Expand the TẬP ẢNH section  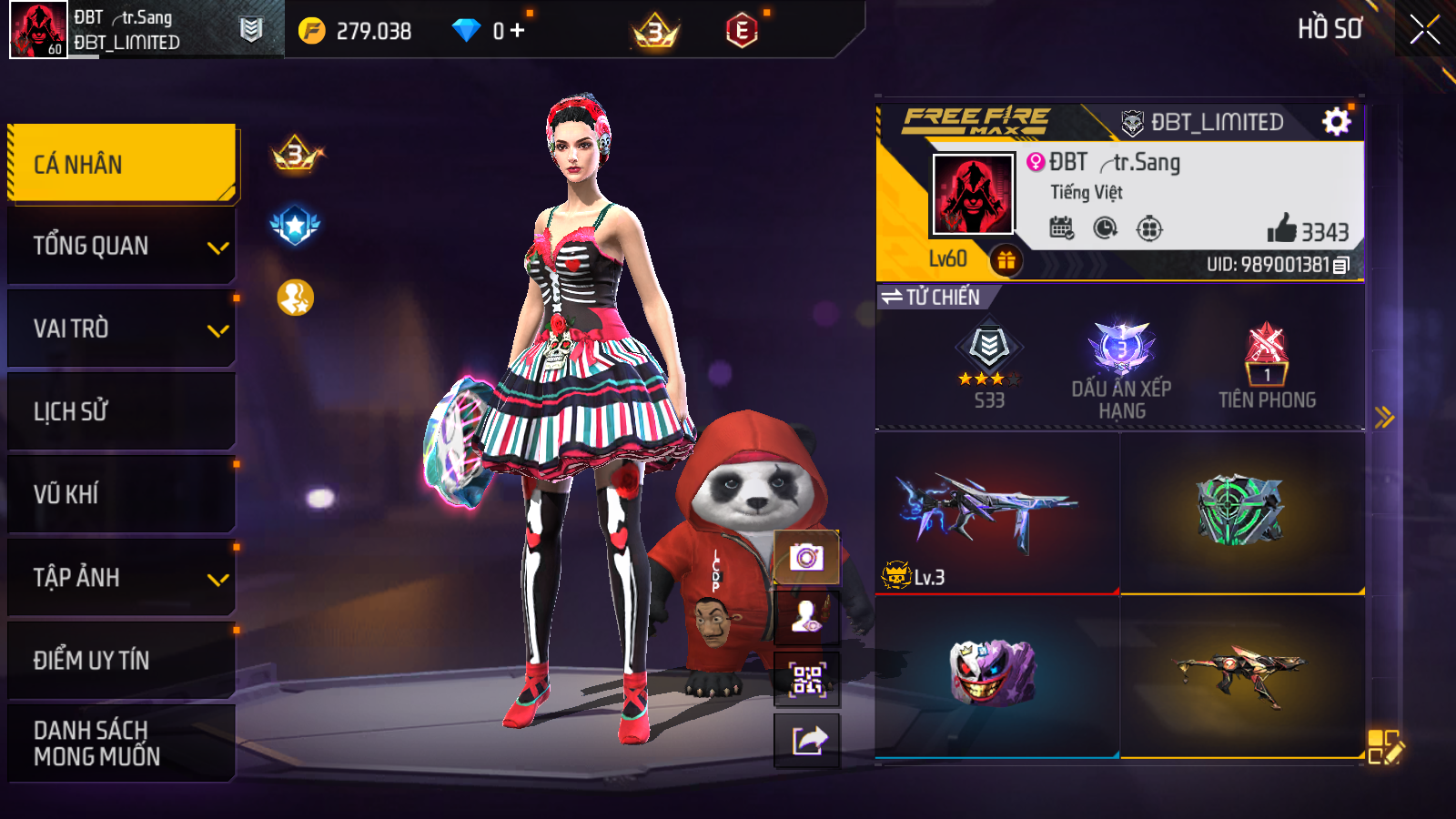(x=122, y=577)
